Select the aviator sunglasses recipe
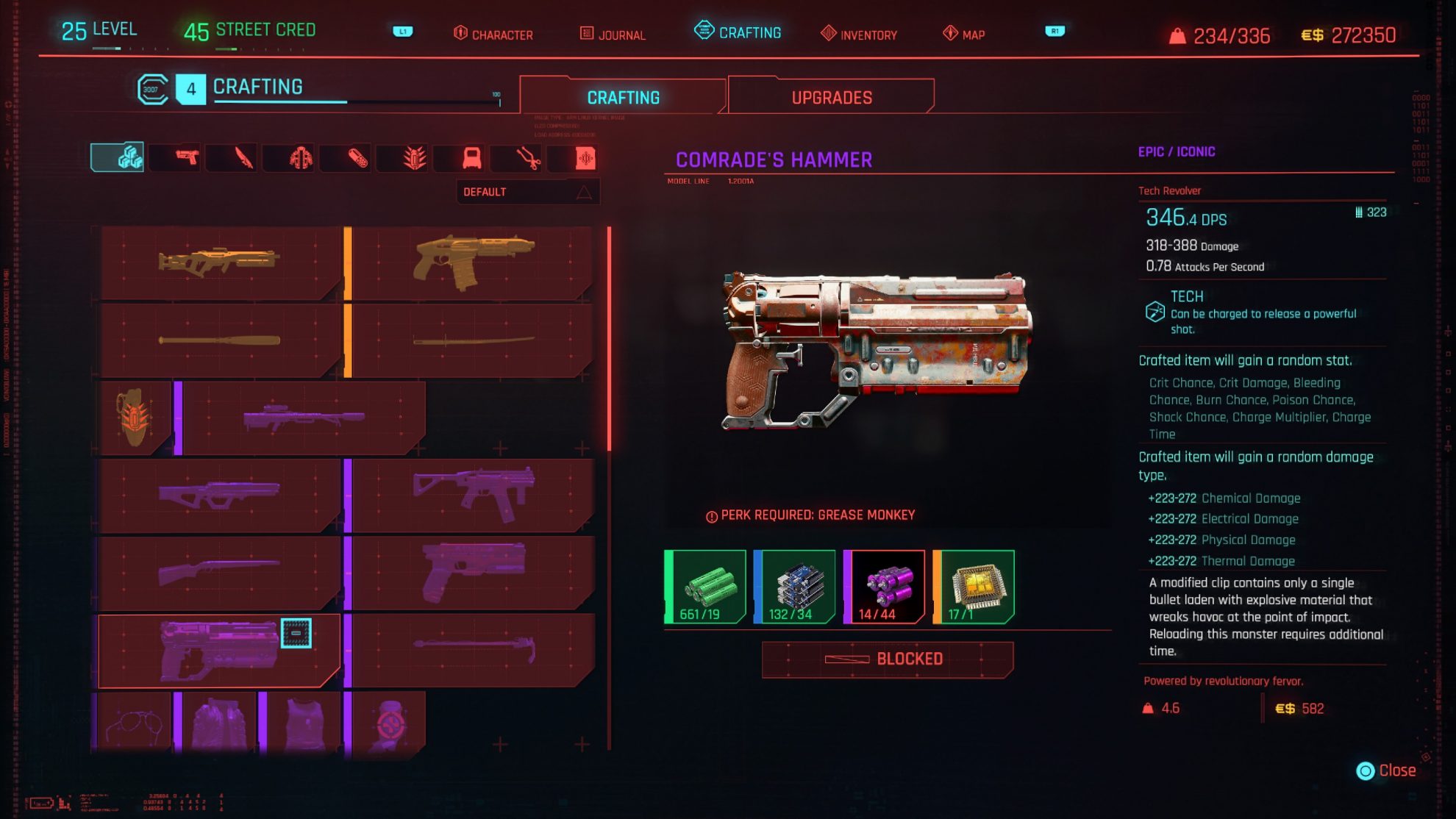 click(134, 724)
